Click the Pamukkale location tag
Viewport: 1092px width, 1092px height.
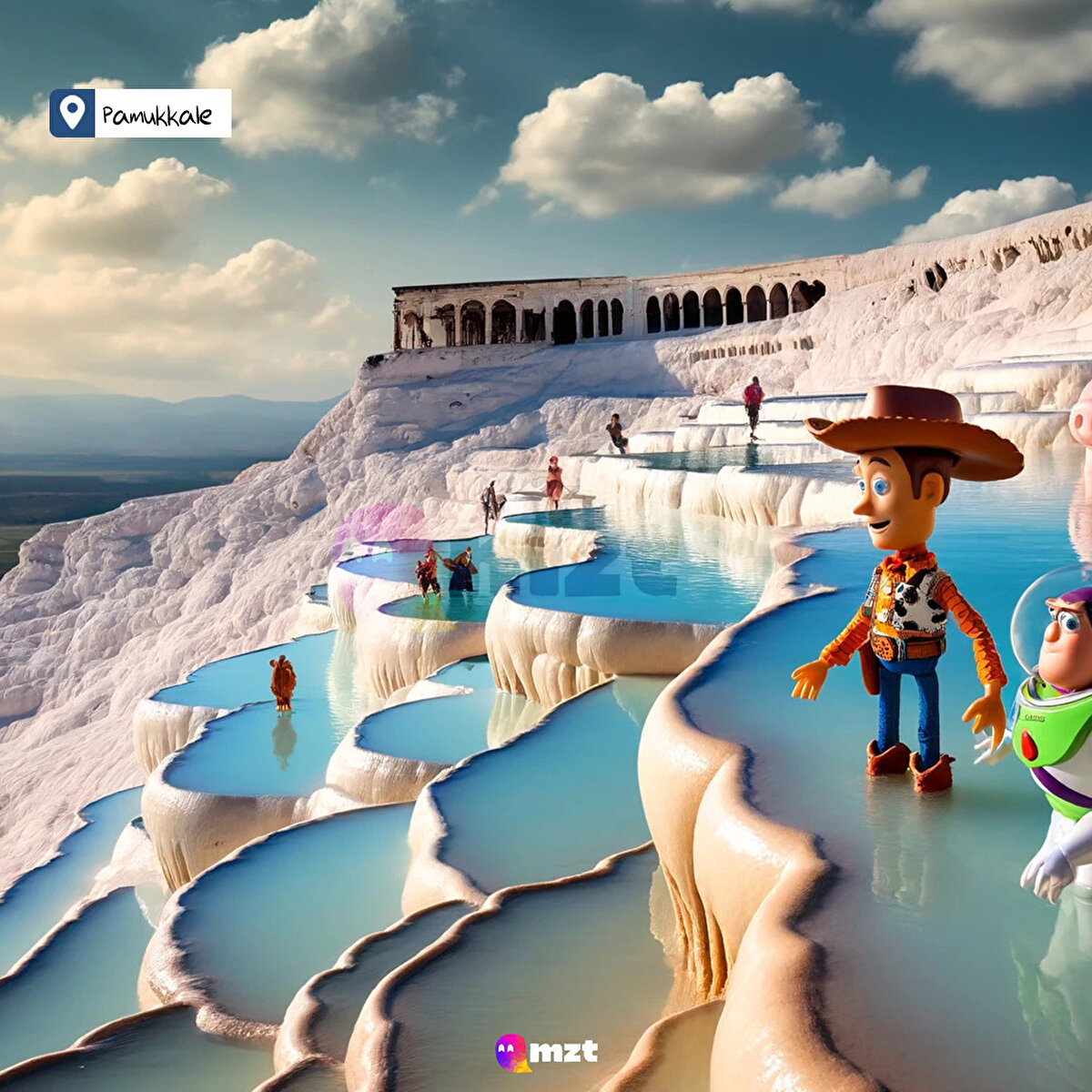pos(141,114)
